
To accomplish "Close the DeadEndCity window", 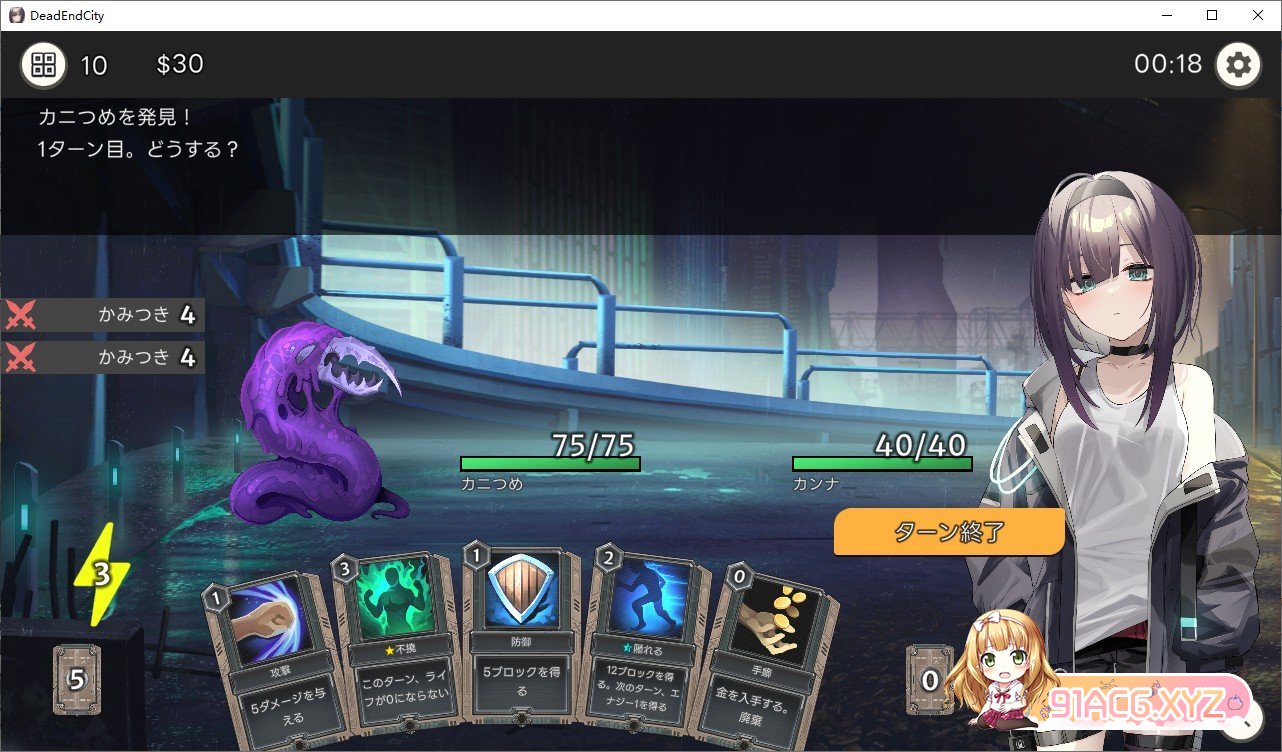I will [x=1258, y=15].
